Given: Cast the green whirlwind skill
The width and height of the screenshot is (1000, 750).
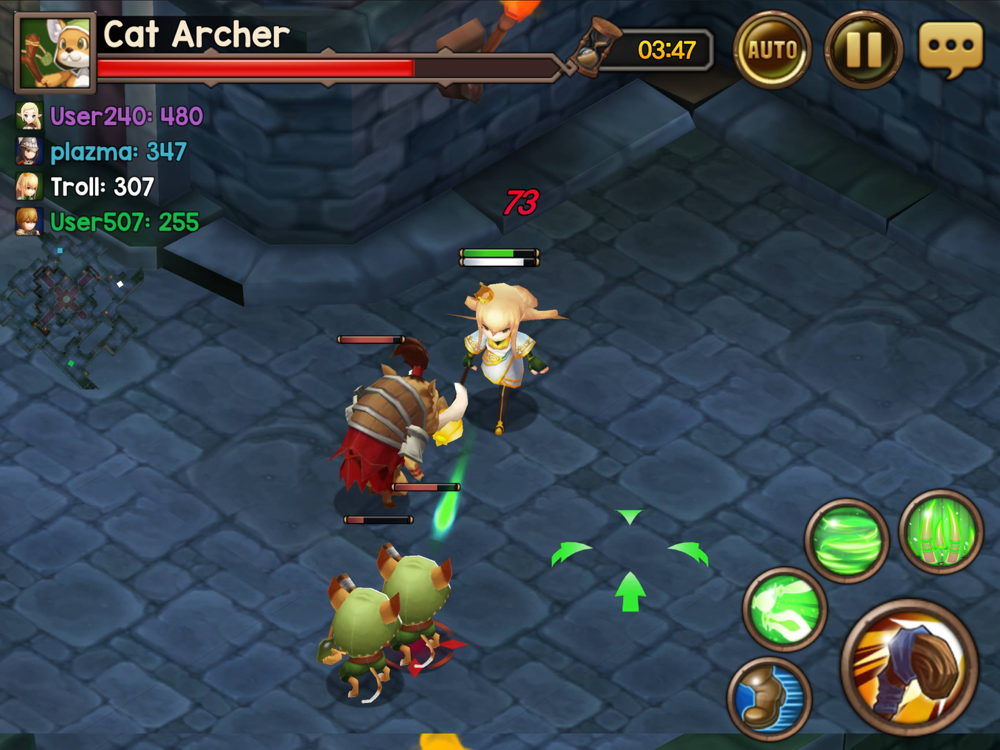Looking at the screenshot, I should point(846,540).
